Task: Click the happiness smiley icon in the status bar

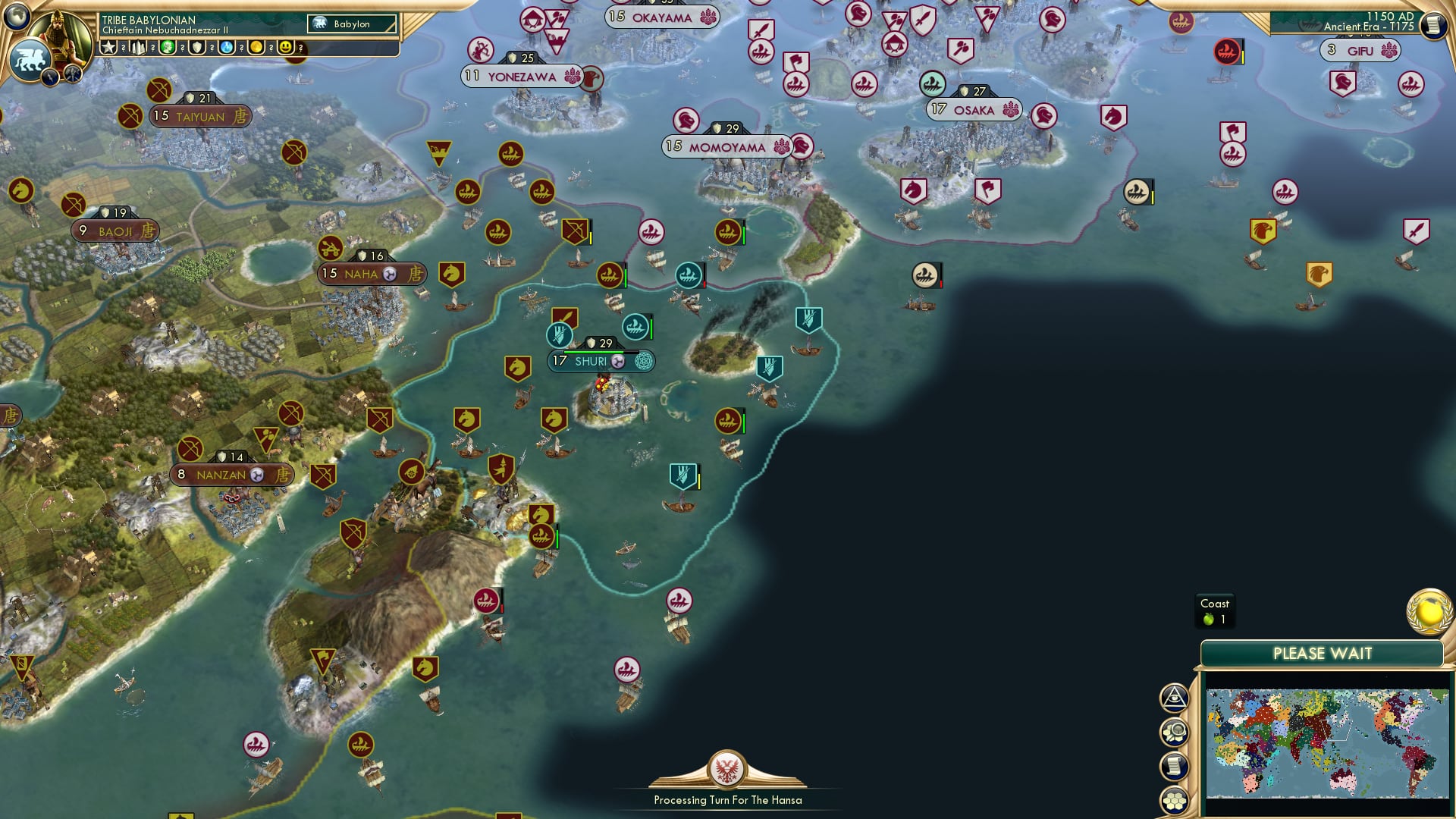Action: 287,47
